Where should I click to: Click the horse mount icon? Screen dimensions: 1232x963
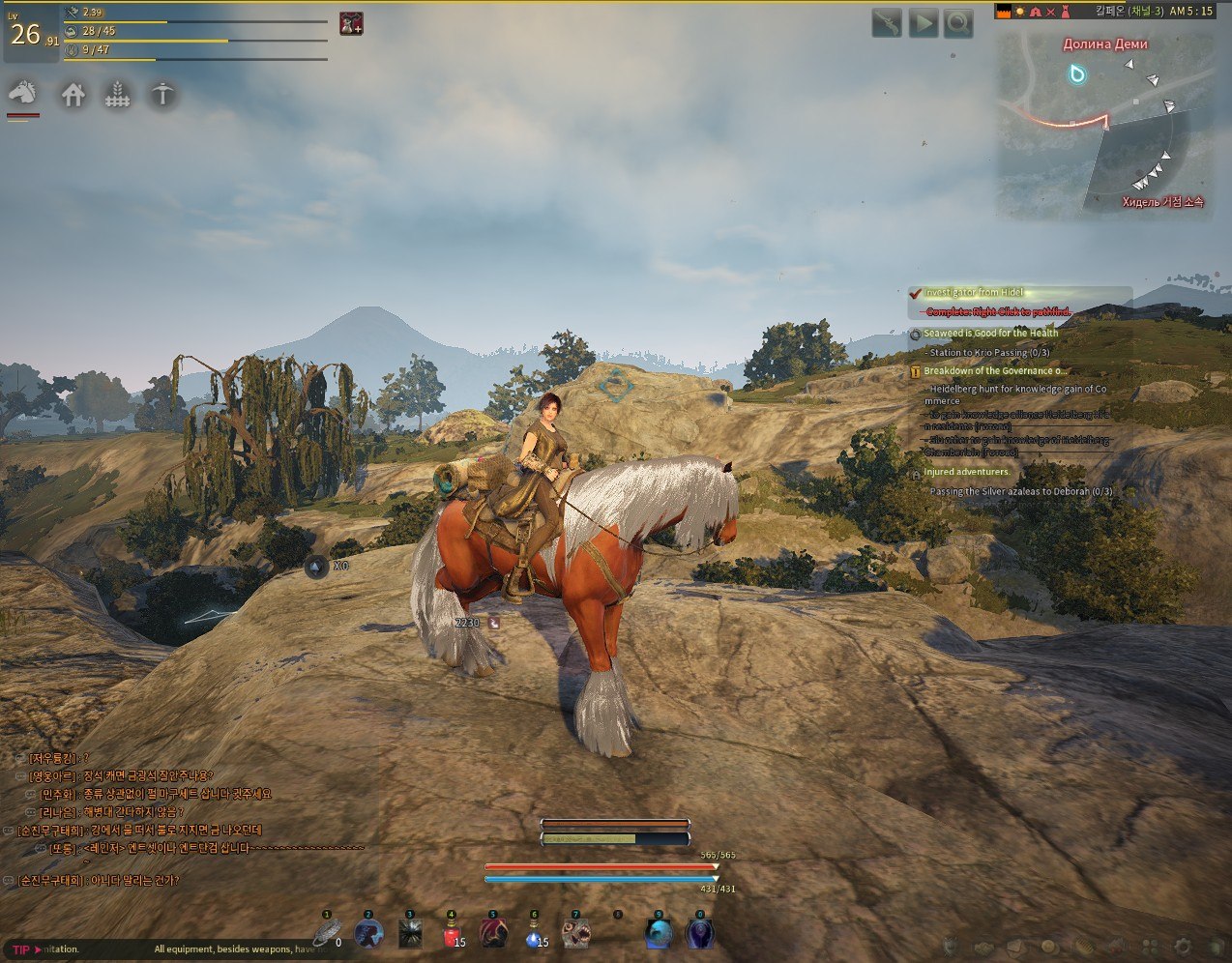[x=23, y=94]
